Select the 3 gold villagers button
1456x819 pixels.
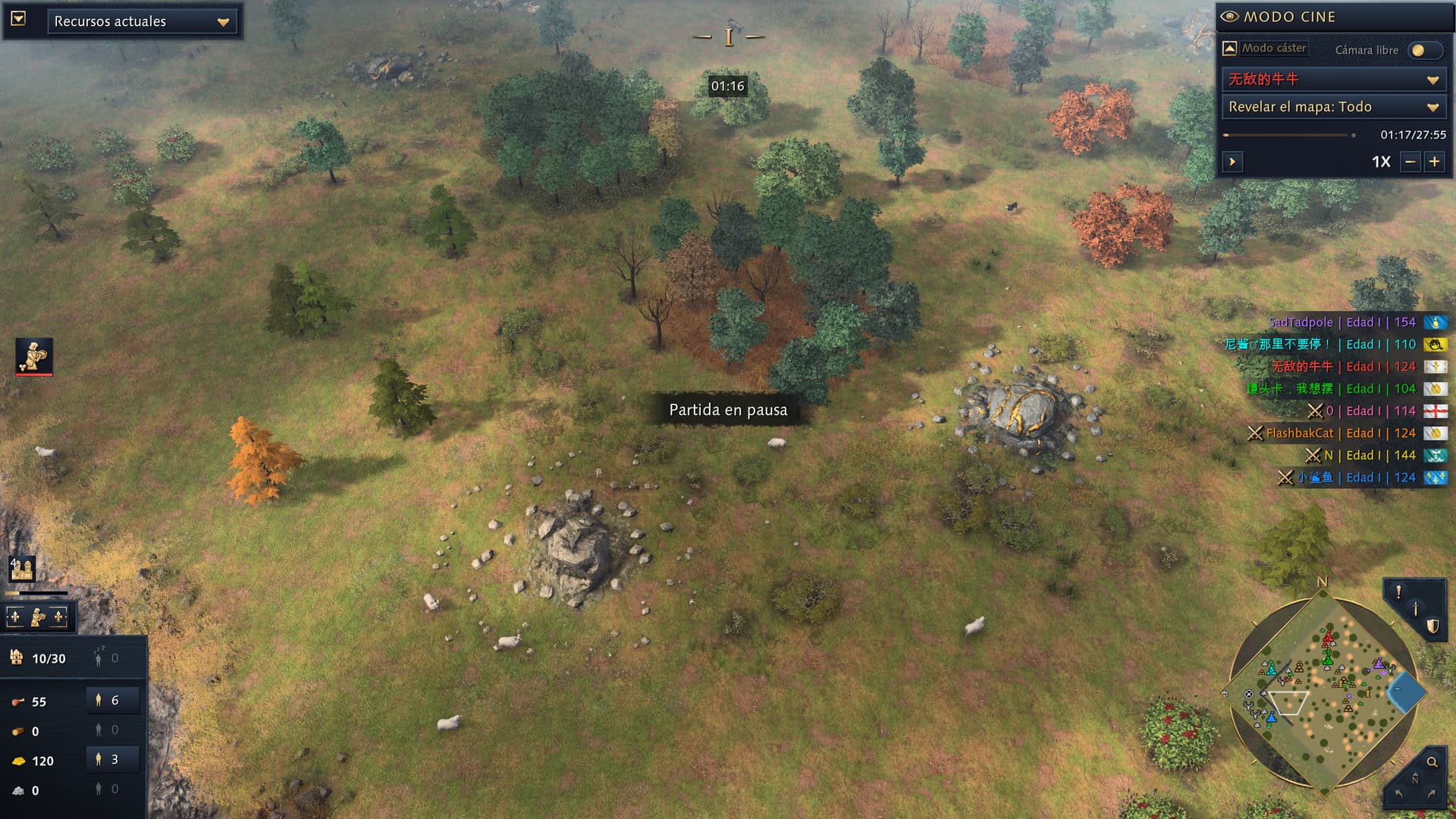[x=113, y=759]
